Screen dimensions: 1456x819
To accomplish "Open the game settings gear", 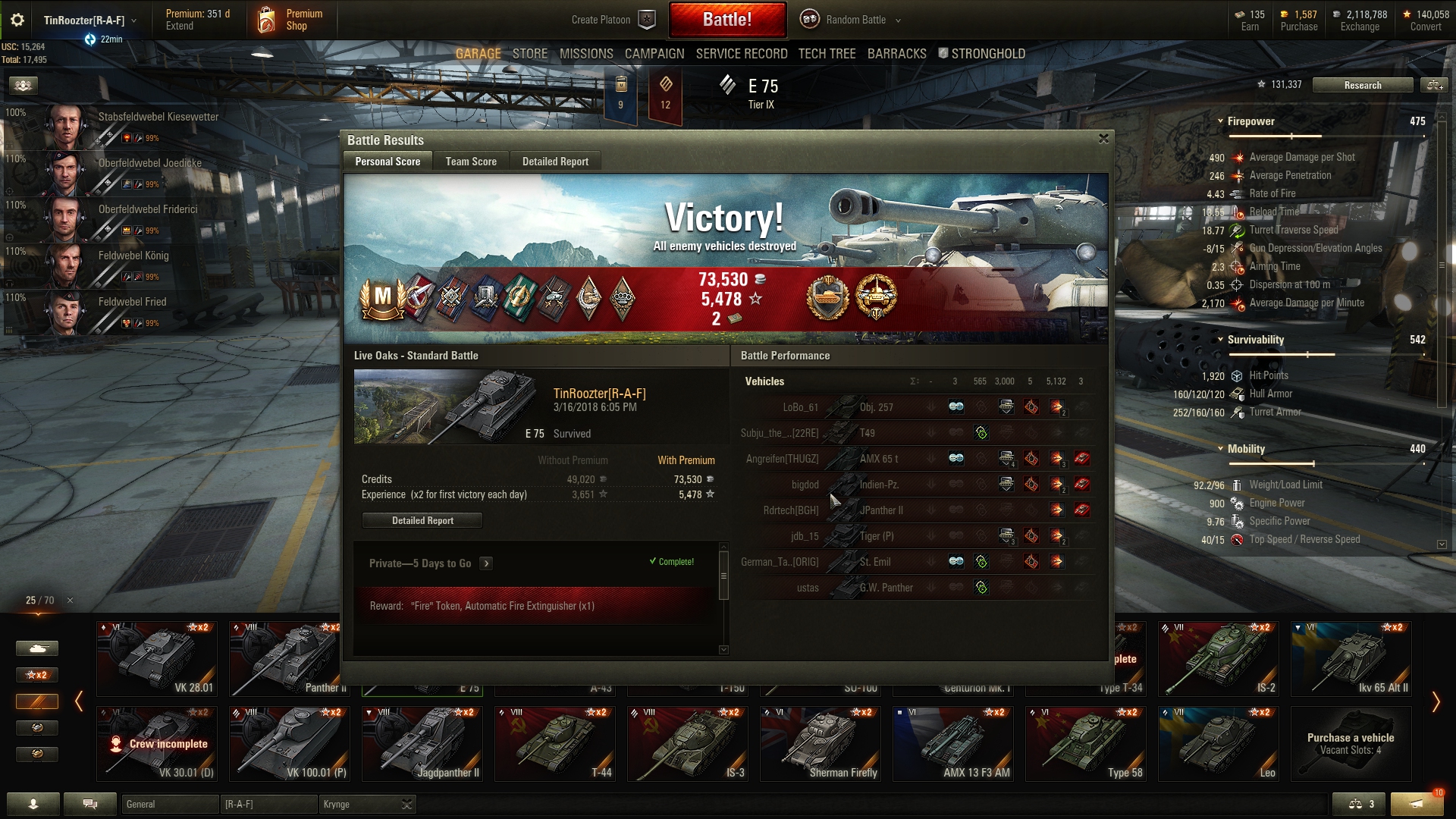I will [x=17, y=20].
